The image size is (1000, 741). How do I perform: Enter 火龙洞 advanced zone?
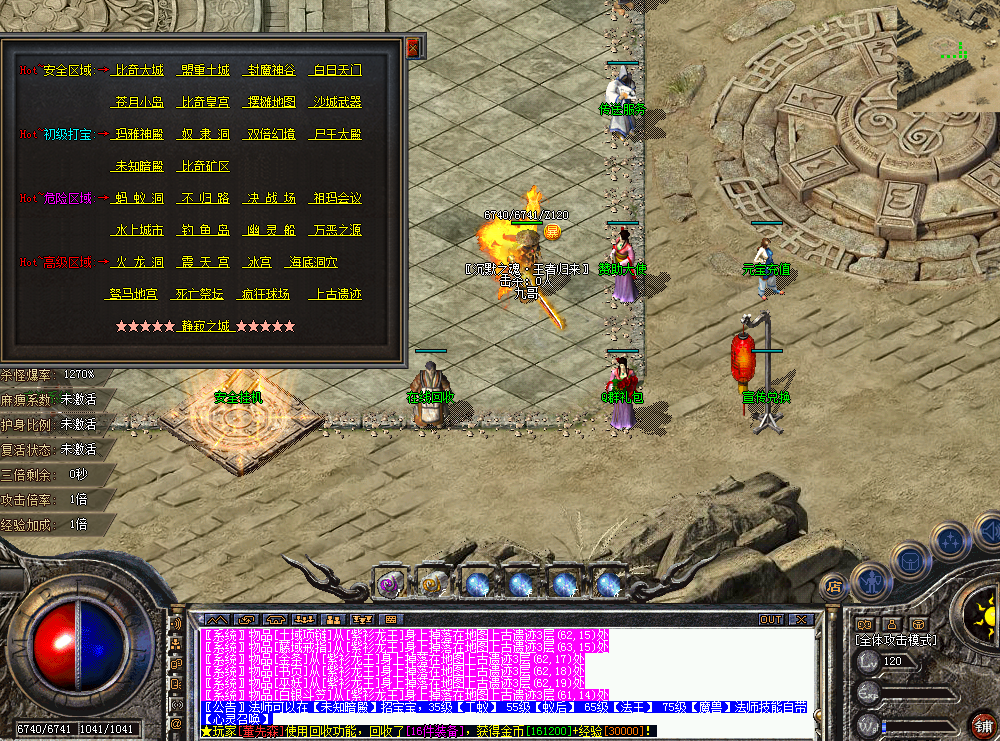(x=139, y=262)
